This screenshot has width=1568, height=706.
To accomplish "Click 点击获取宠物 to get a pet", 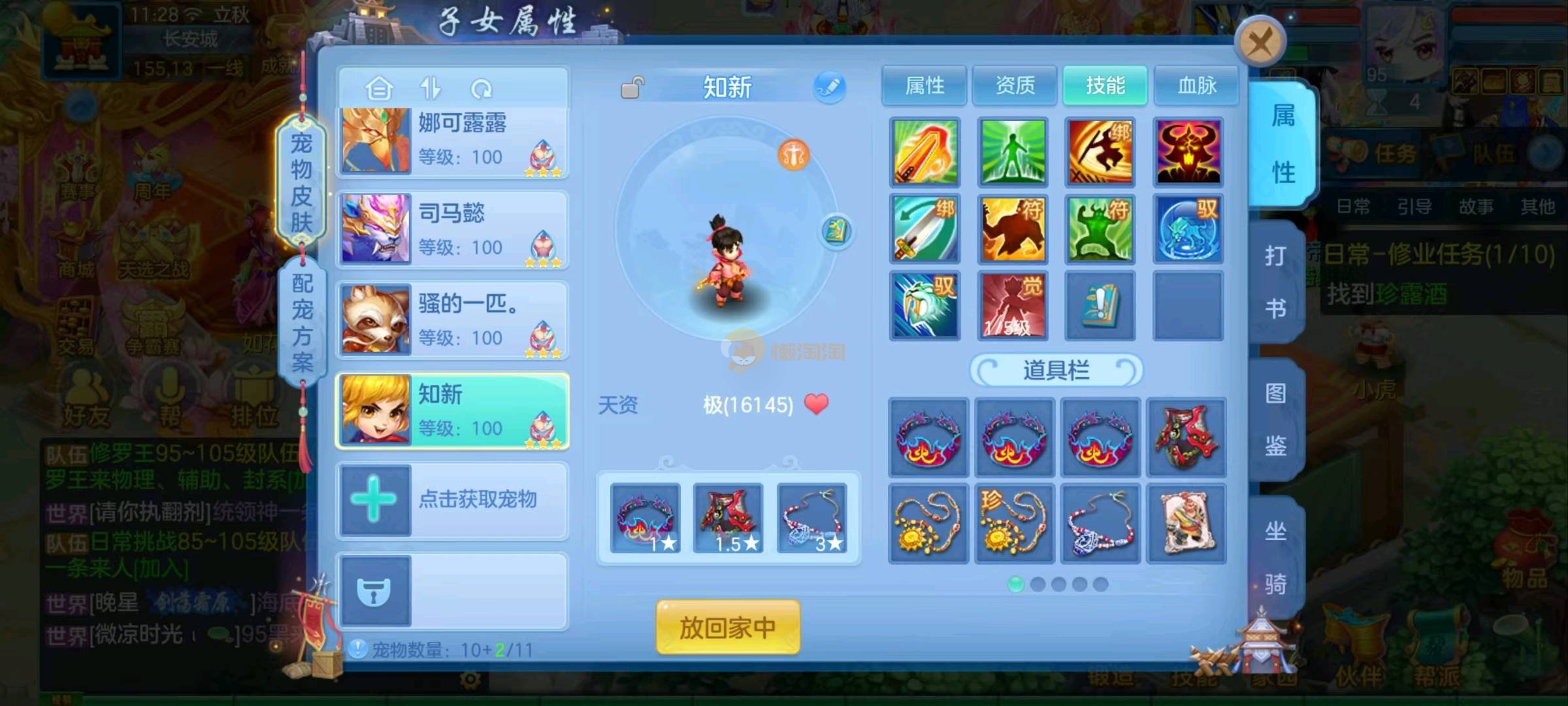I will tap(452, 500).
